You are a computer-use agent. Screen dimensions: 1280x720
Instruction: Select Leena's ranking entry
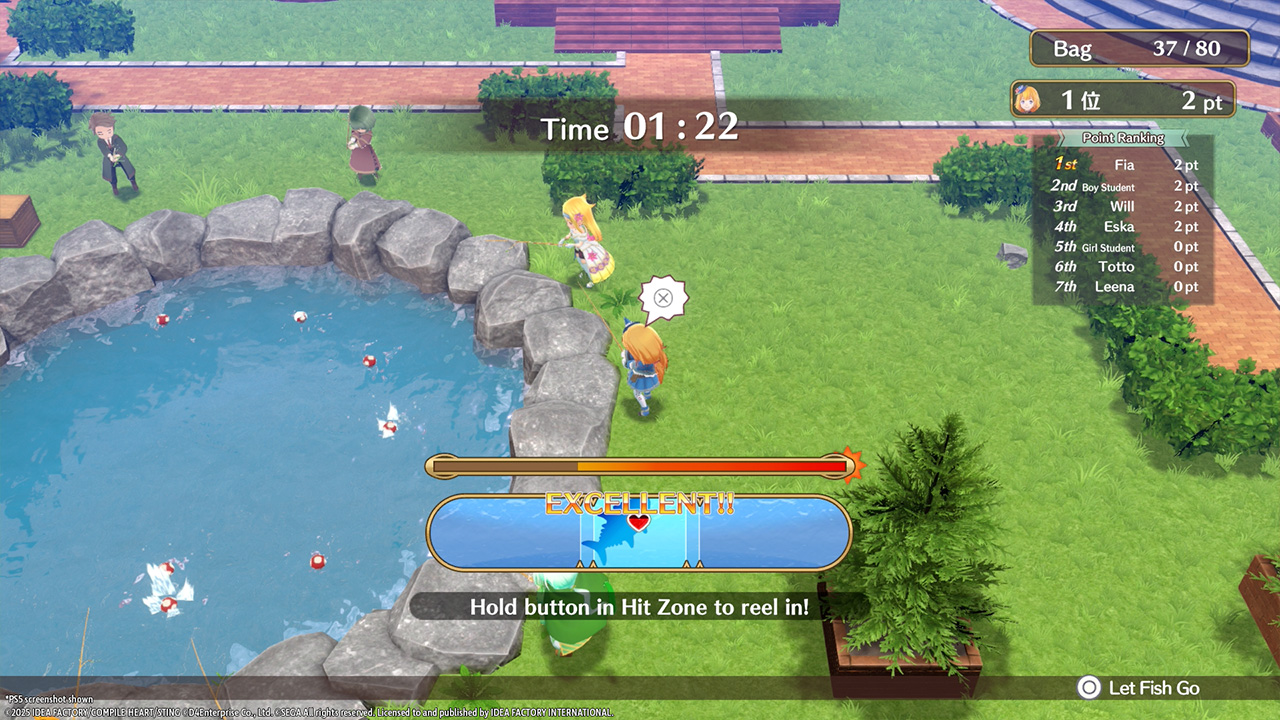[1124, 287]
